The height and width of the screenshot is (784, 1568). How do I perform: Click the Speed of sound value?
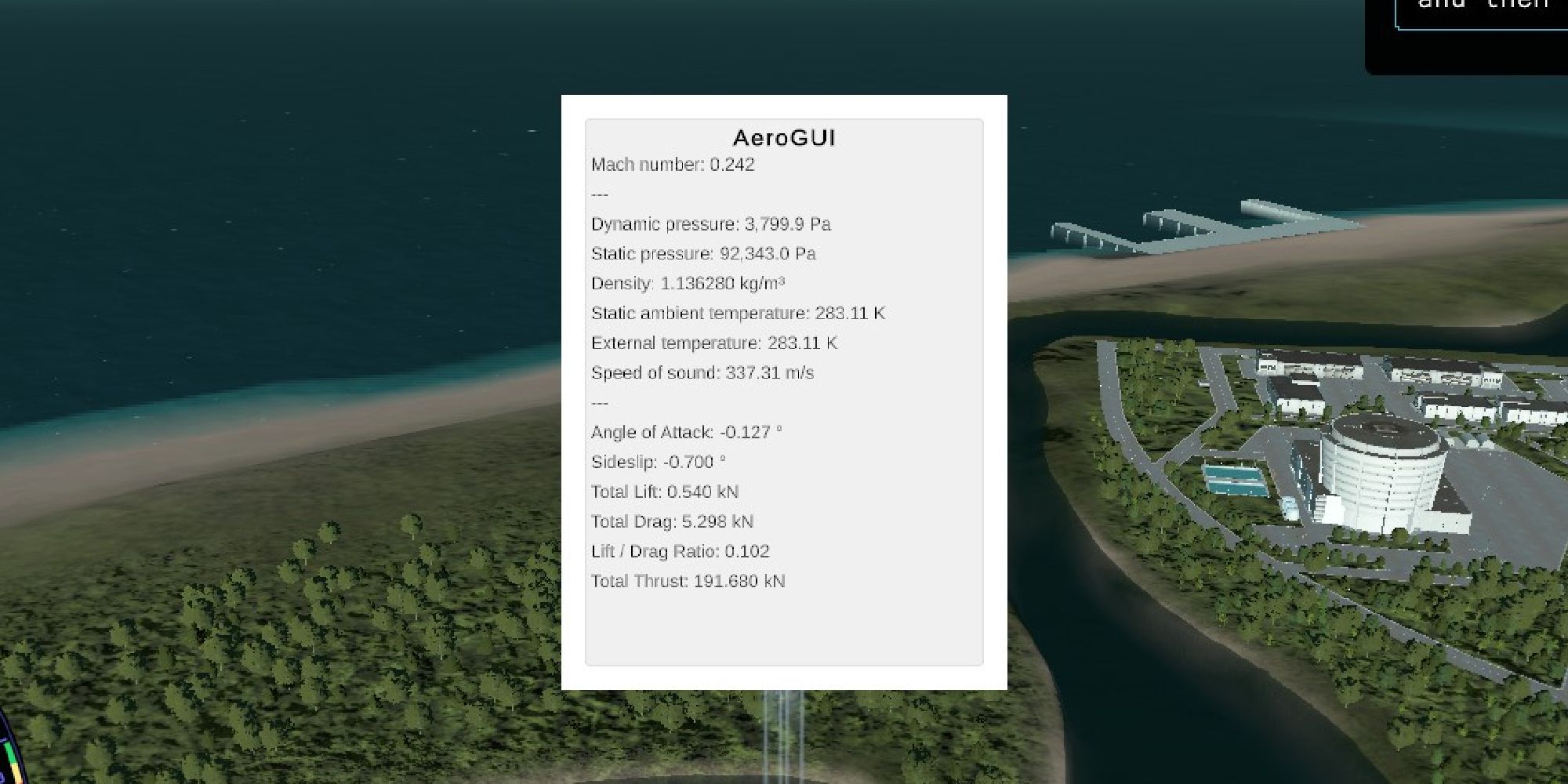pos(702,372)
